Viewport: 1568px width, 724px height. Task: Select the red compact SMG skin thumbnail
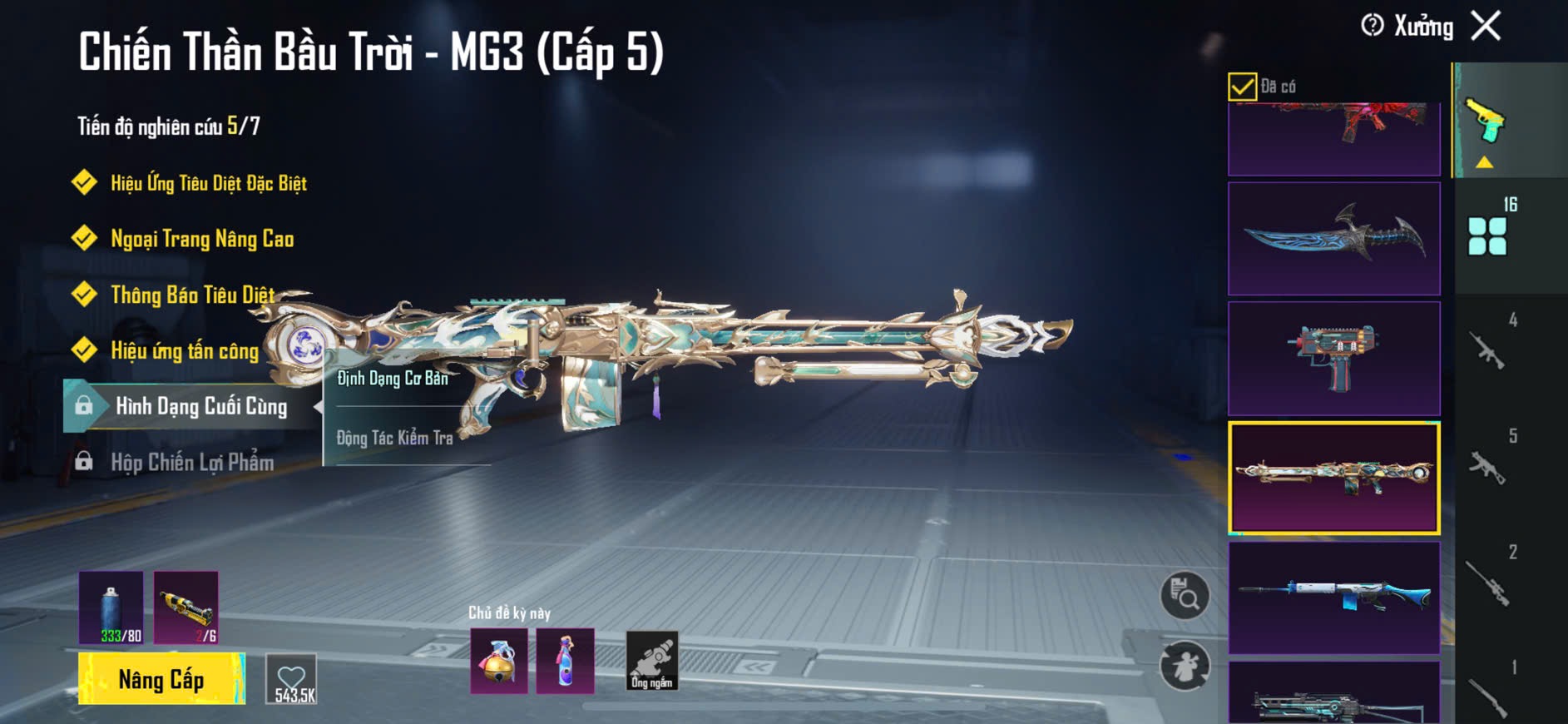pyautogui.click(x=1333, y=359)
